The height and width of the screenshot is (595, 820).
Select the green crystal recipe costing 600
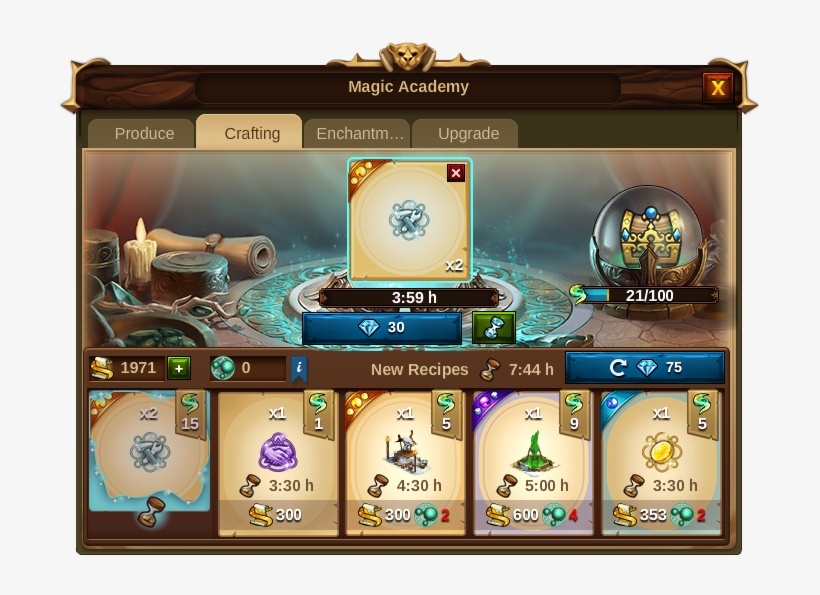pyautogui.click(x=533, y=462)
